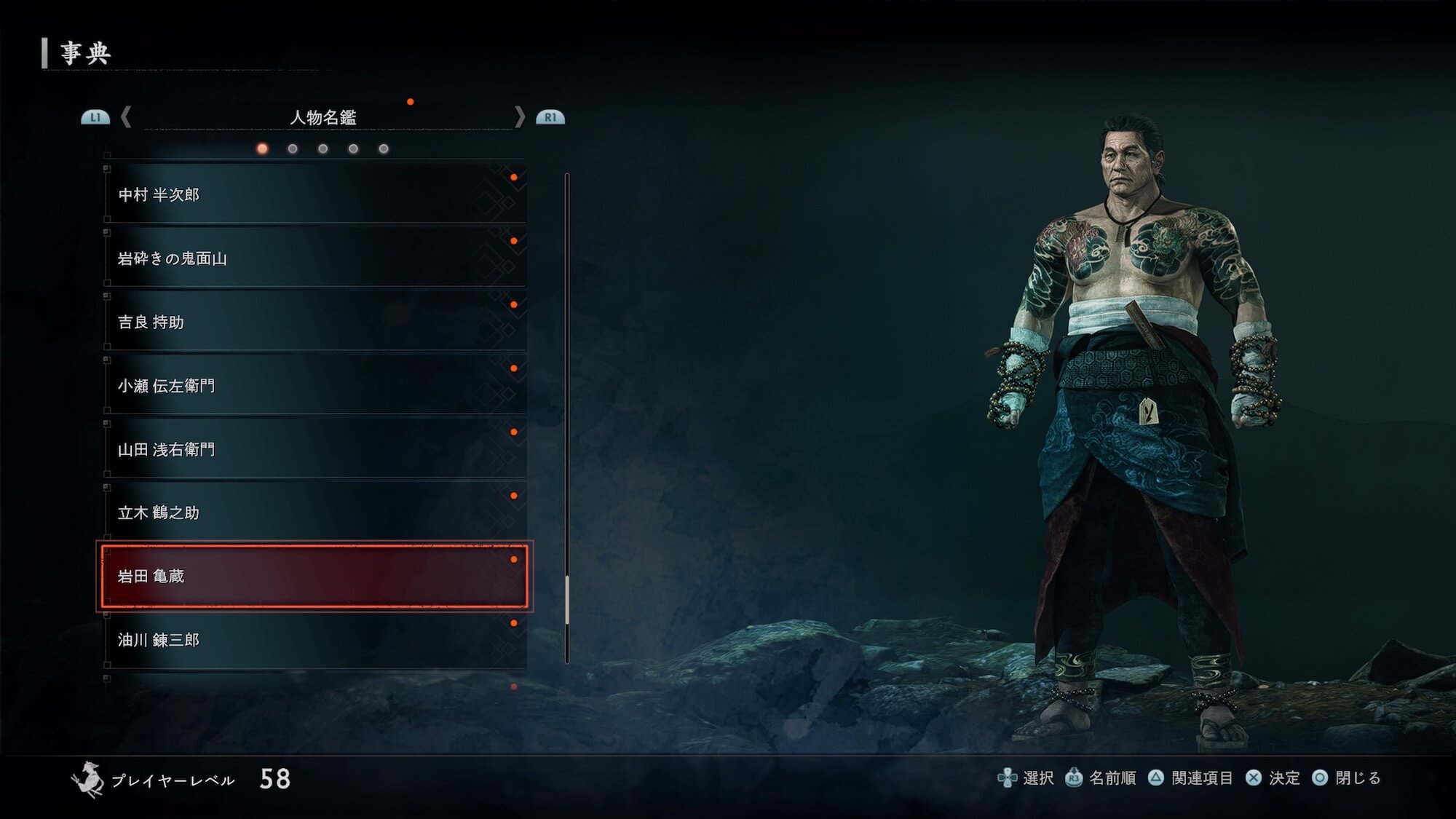Image resolution: width=1456 pixels, height=819 pixels.
Task: Choose 吉良 持助 from the list
Action: [314, 322]
